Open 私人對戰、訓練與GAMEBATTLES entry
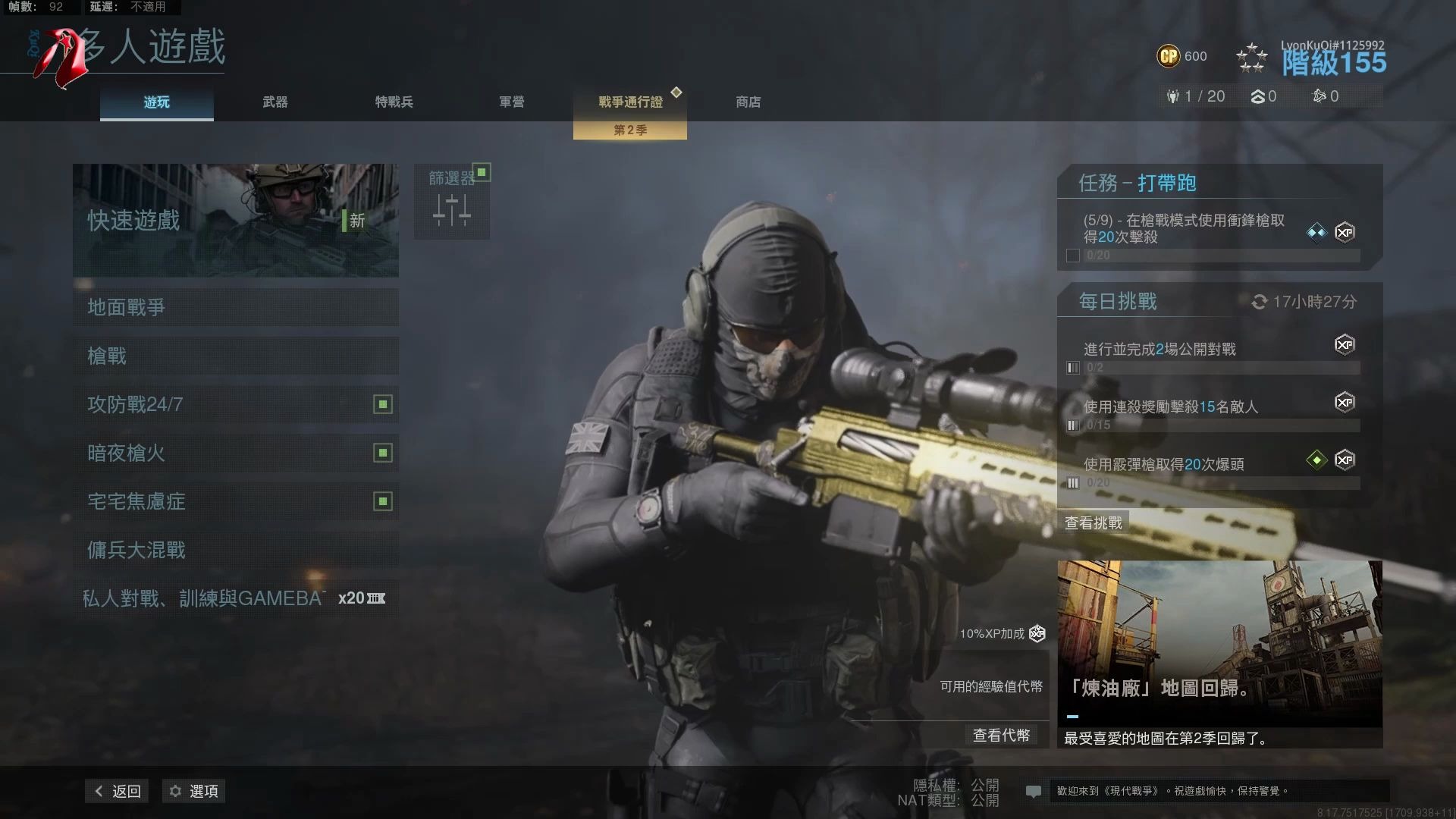 pos(235,598)
